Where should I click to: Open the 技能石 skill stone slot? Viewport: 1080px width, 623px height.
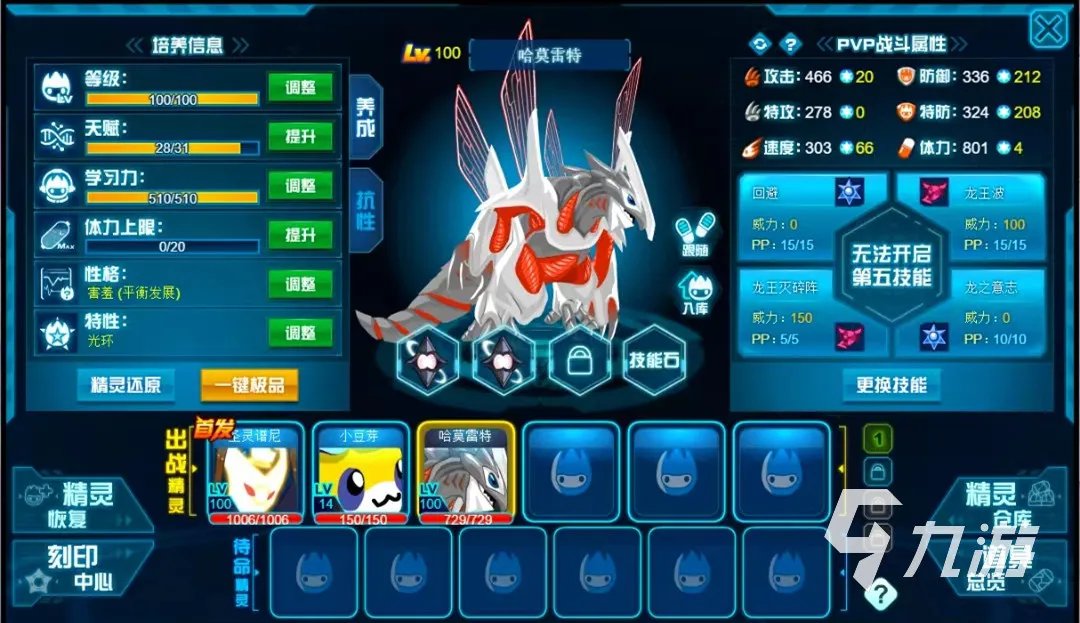(655, 361)
